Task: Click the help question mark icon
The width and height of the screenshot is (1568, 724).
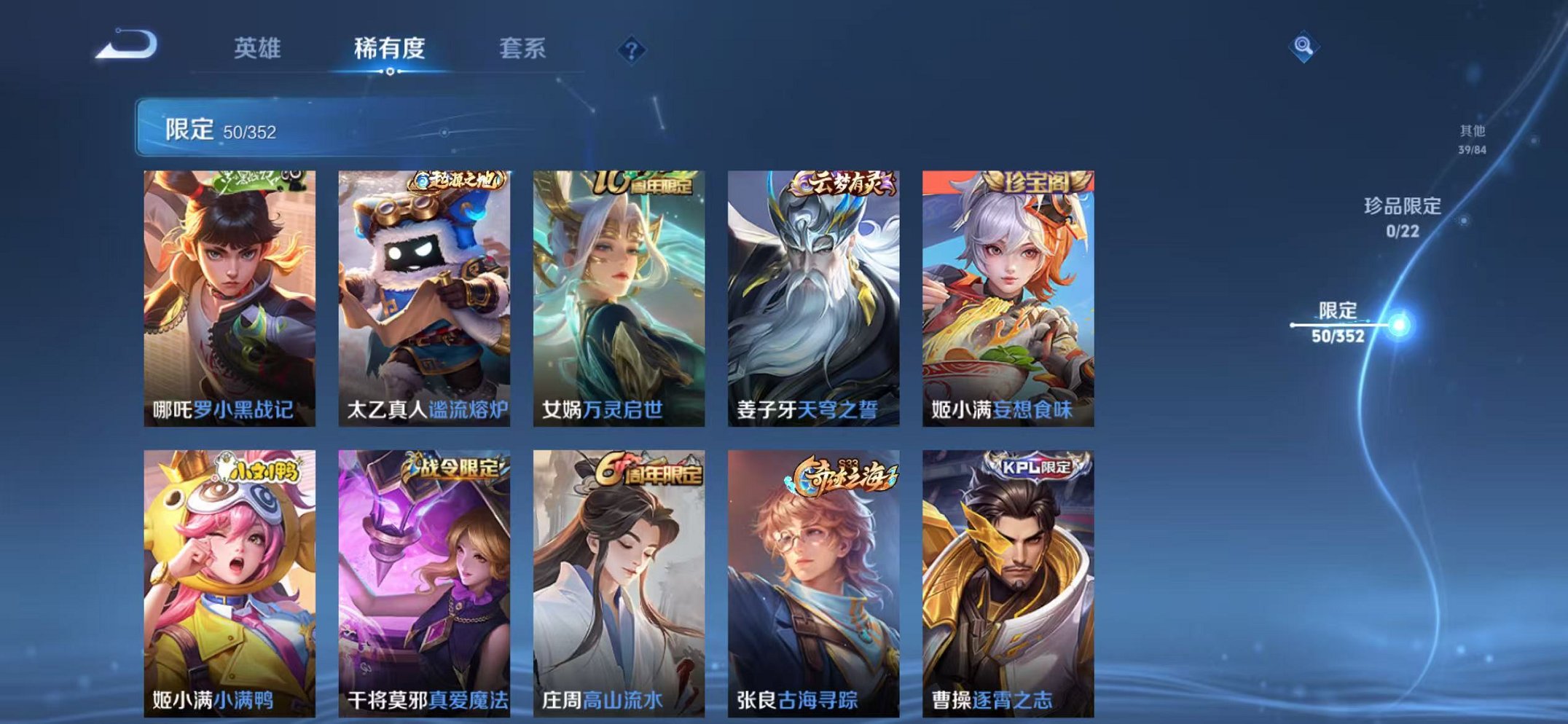Action: pos(633,49)
